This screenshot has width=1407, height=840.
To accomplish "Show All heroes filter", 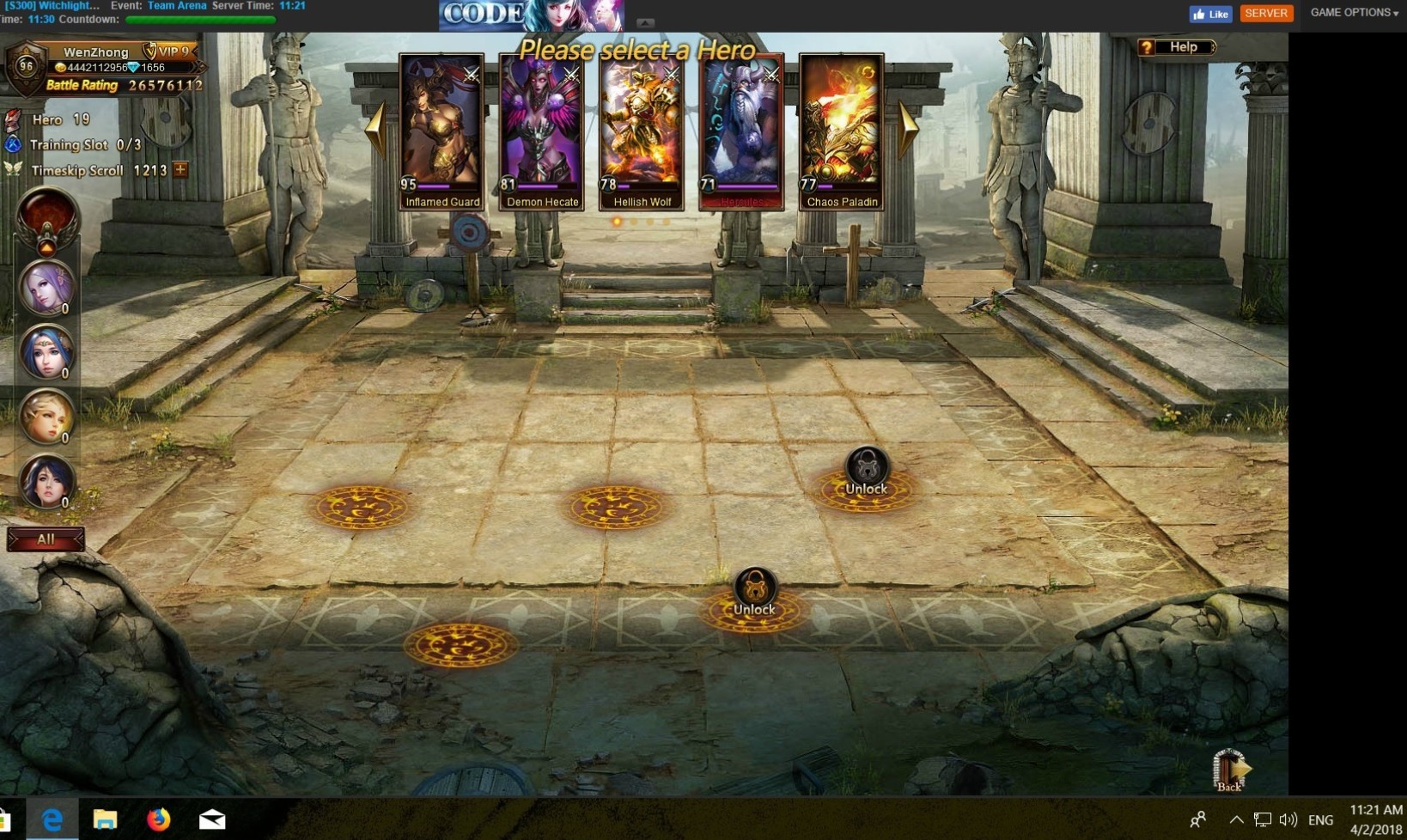I will tap(46, 539).
